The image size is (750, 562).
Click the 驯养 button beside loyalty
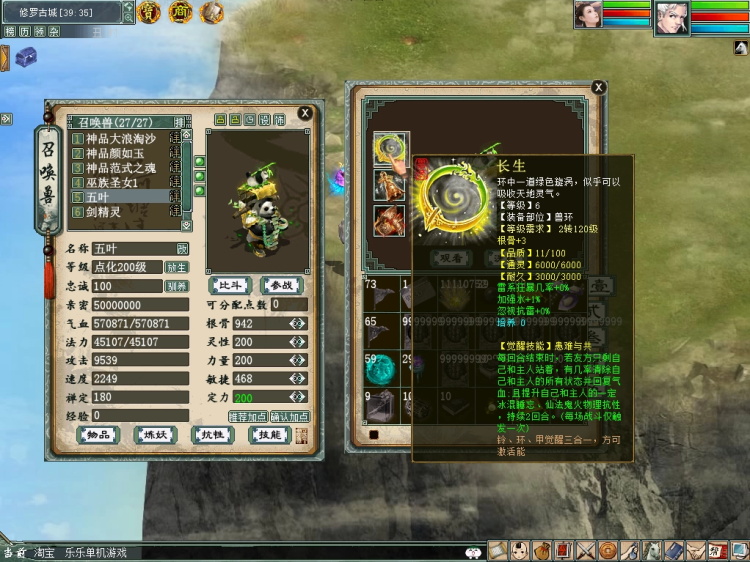click(176, 286)
